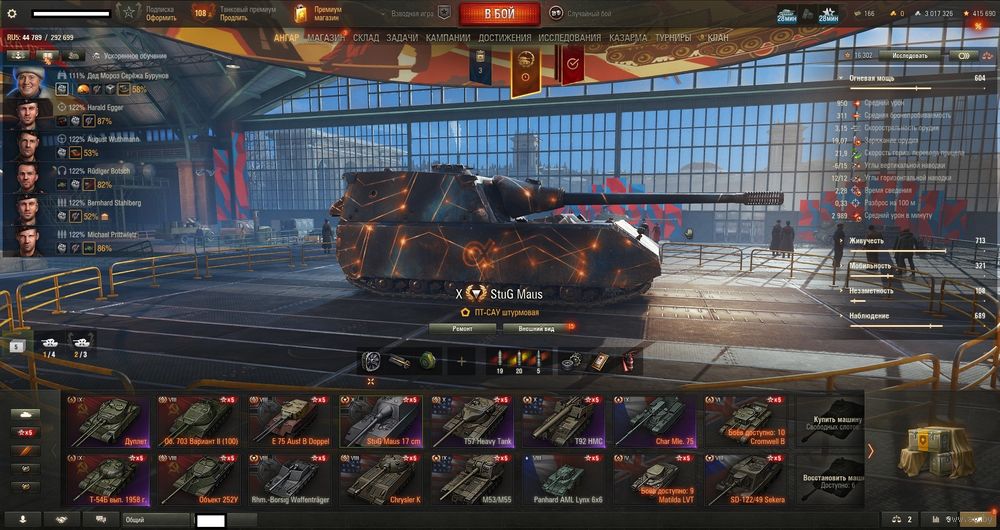Click the Купить машину buy vehicle slot
This screenshot has height=530, width=1000.
coord(835,420)
